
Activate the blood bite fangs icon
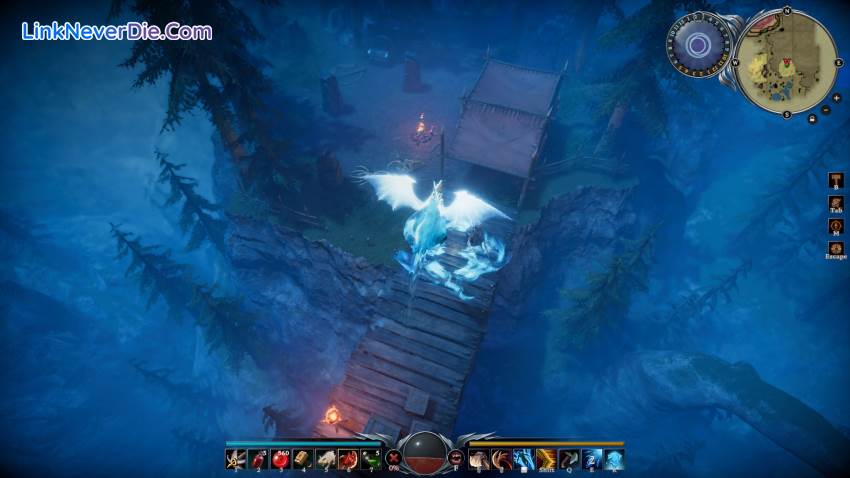[x=456, y=460]
